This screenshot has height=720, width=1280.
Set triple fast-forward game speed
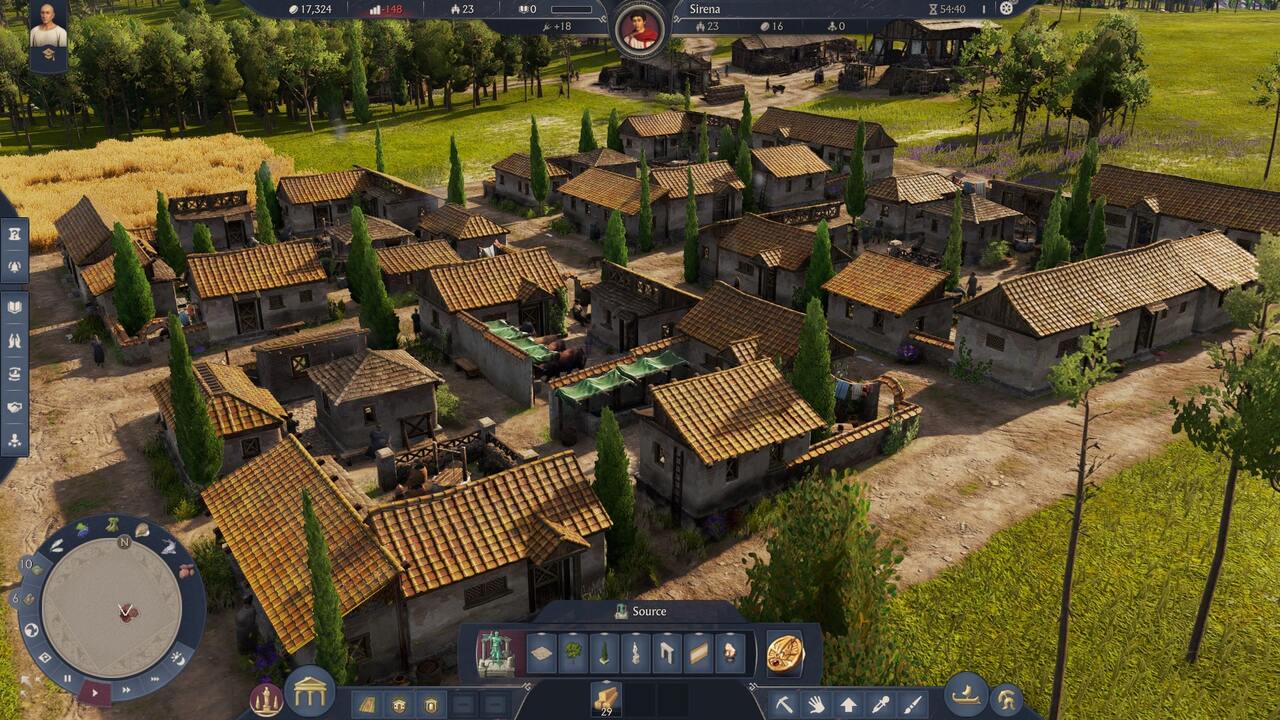(x=157, y=678)
